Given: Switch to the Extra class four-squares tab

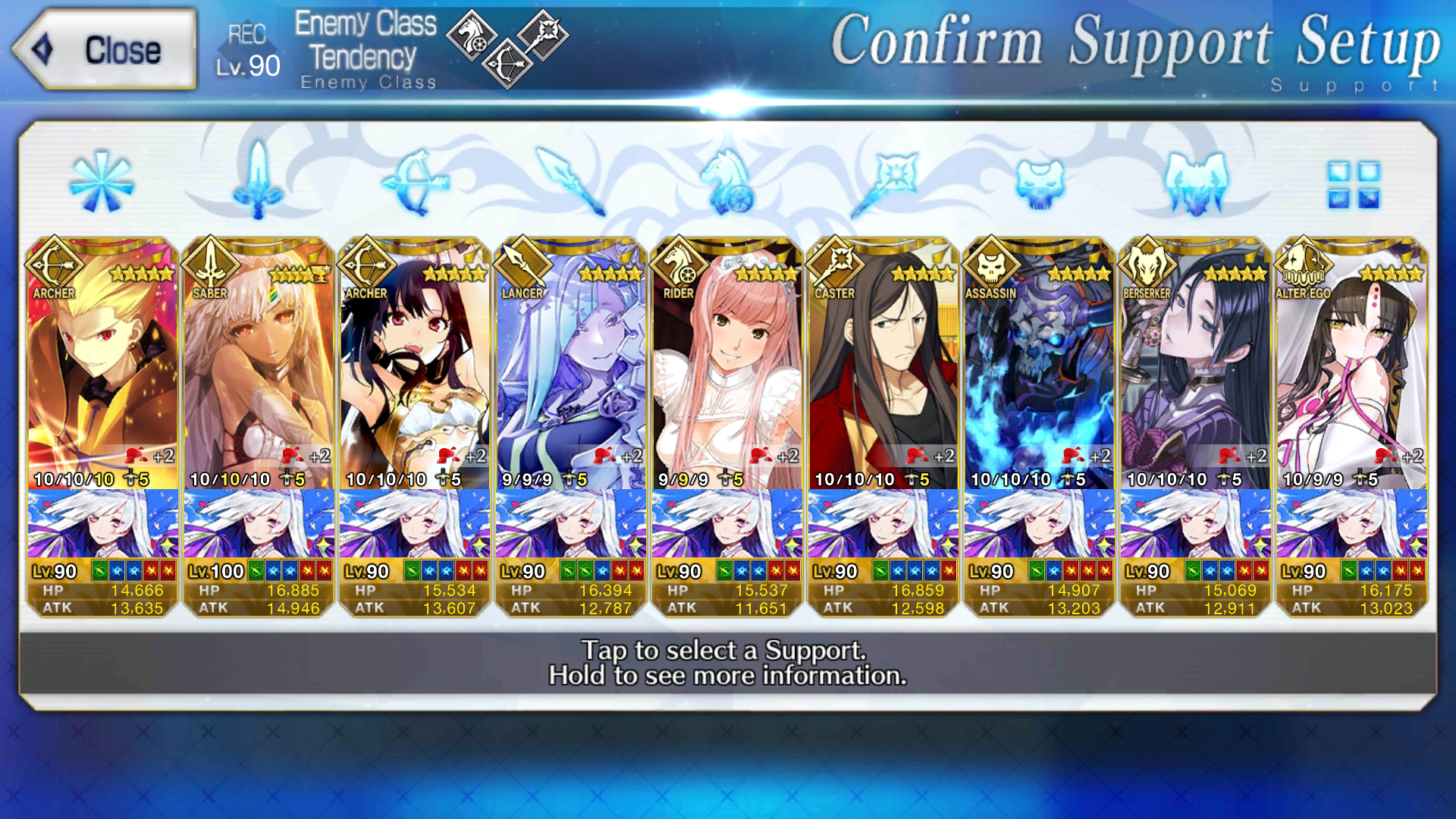Looking at the screenshot, I should [1353, 184].
